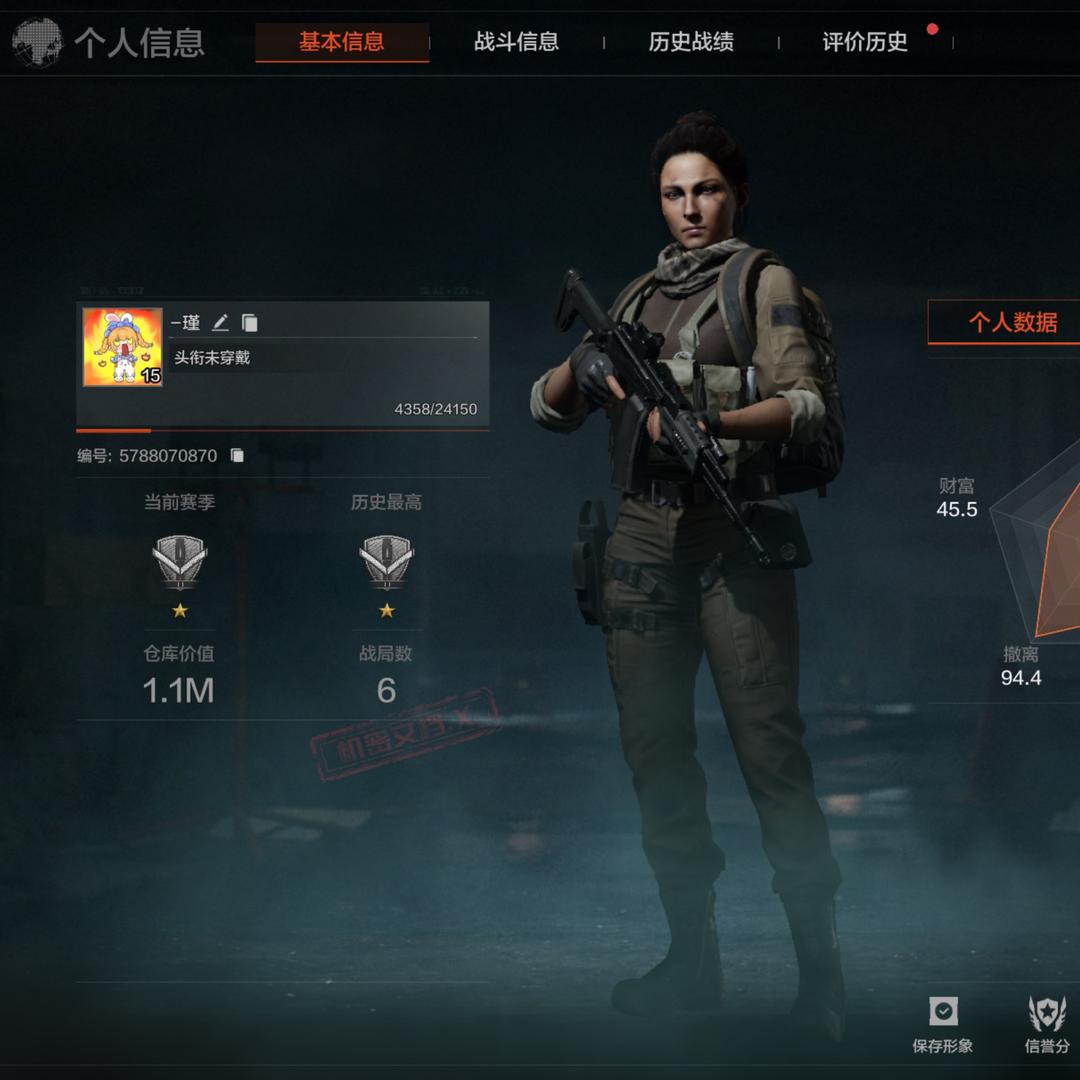Click the pencil icon to edit nickname
The image size is (1080, 1080).
click(221, 322)
